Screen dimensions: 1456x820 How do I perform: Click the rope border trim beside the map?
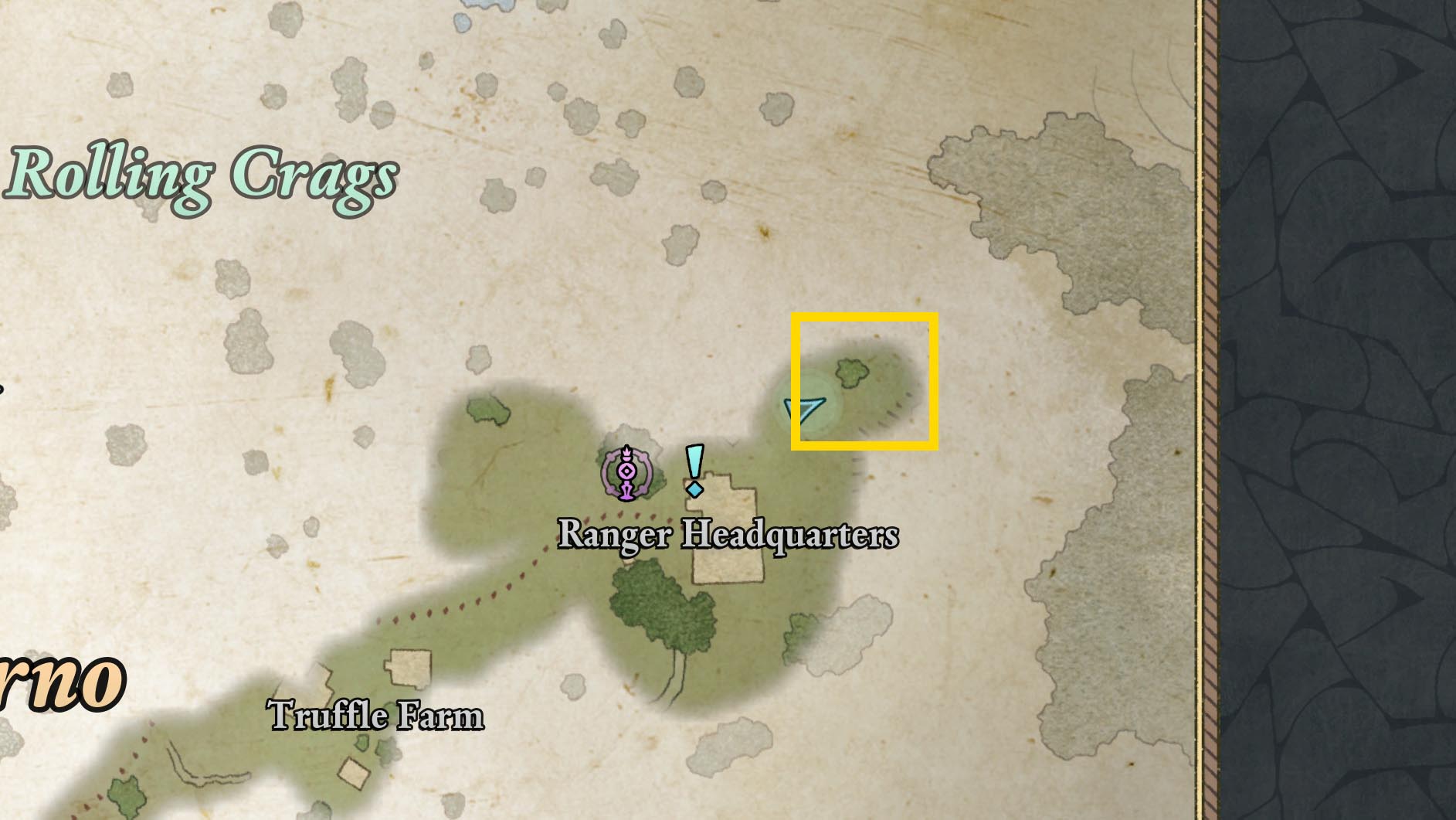(1210, 386)
